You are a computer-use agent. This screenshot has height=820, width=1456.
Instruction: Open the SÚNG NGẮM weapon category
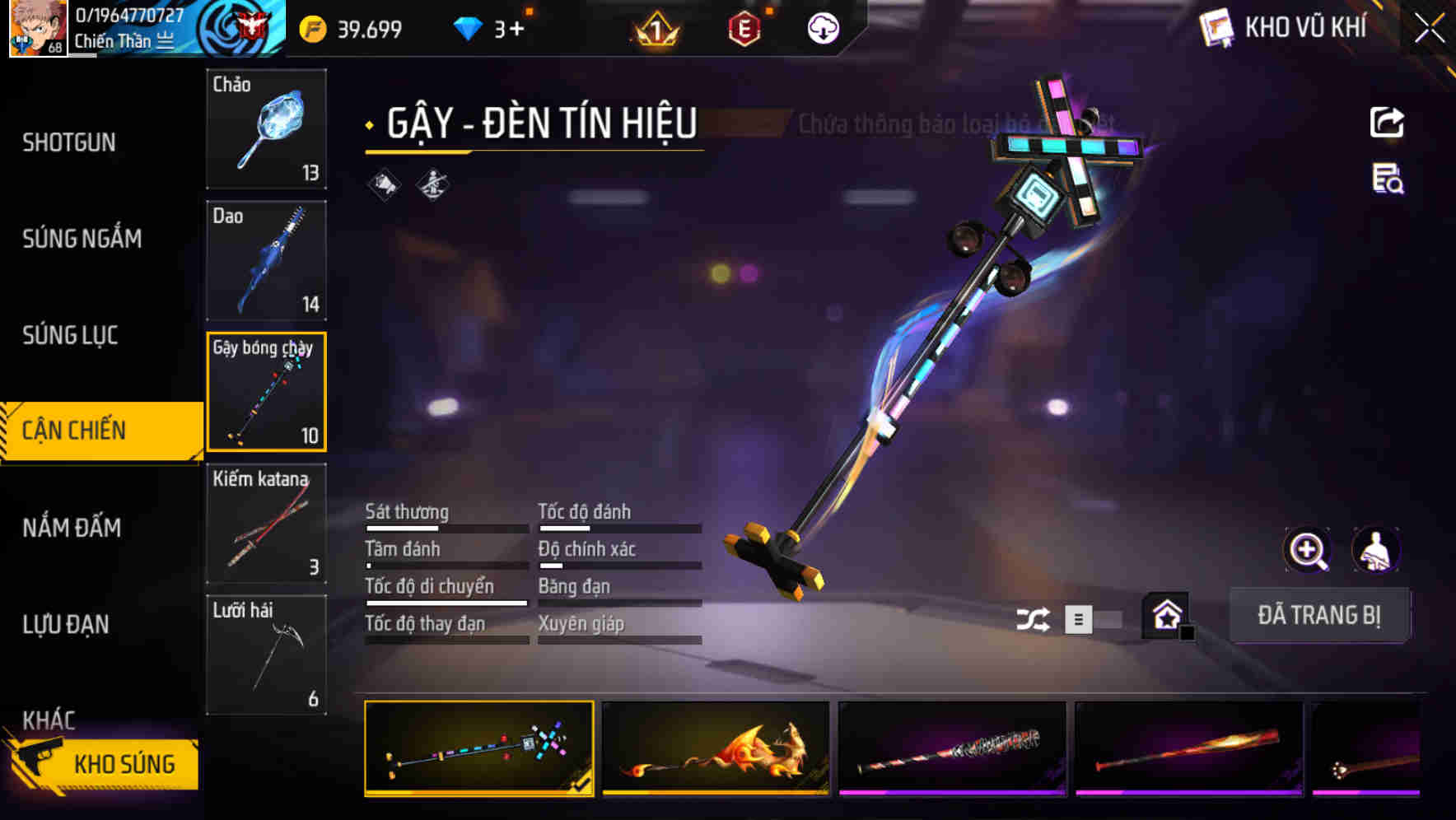(x=82, y=239)
